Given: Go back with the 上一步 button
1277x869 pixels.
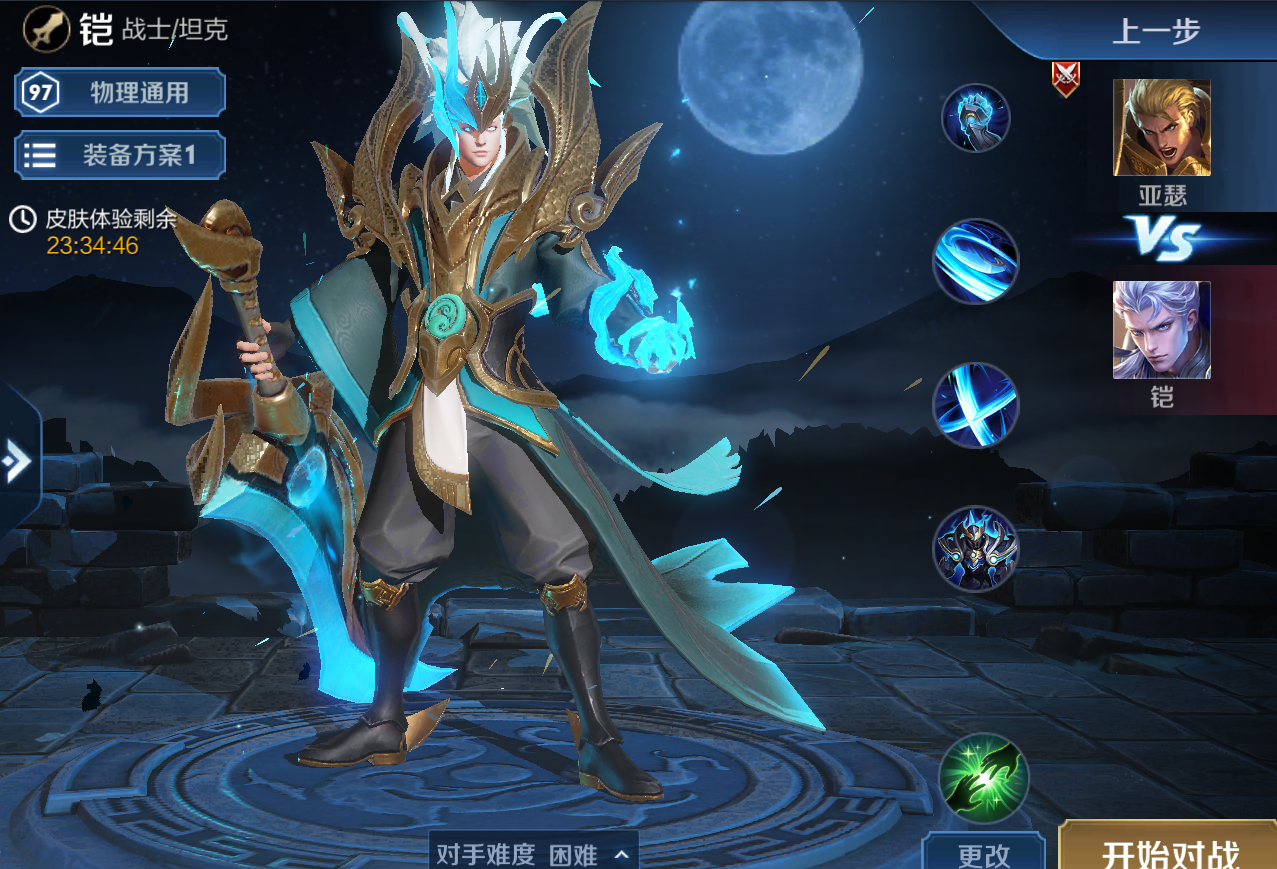Looking at the screenshot, I should (x=1155, y=31).
